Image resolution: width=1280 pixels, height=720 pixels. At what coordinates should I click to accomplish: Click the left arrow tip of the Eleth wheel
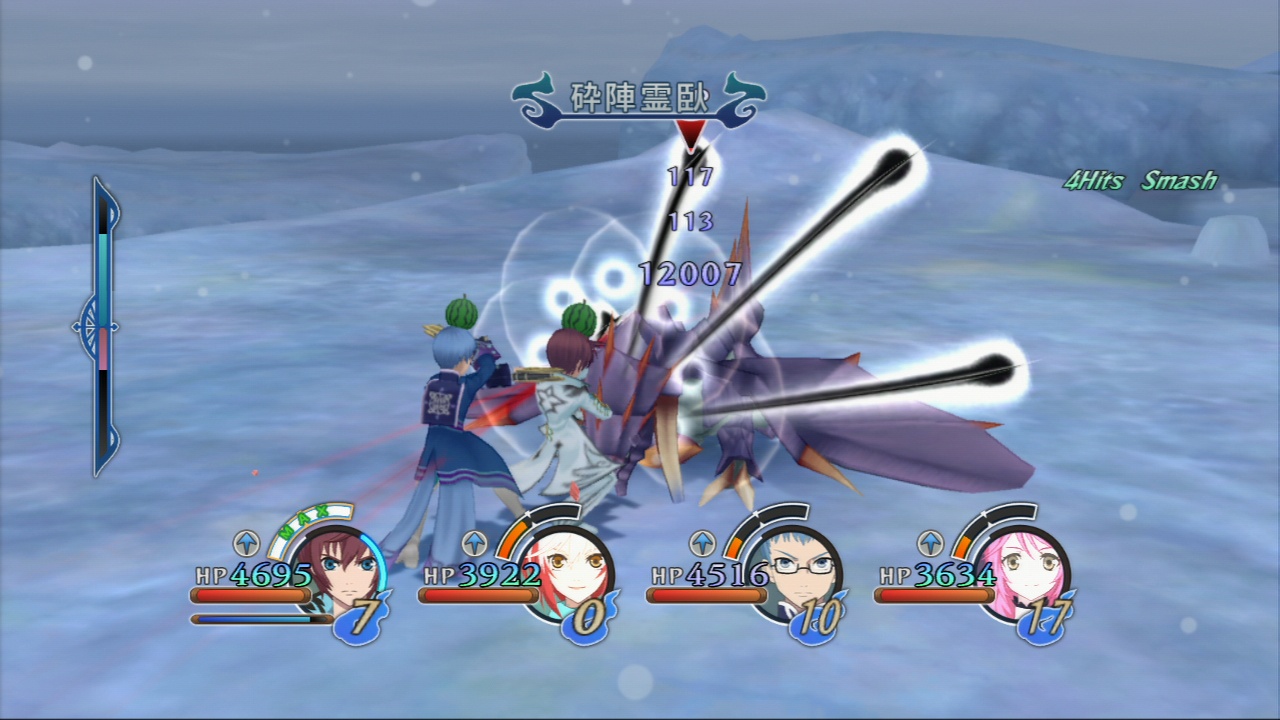77,327
